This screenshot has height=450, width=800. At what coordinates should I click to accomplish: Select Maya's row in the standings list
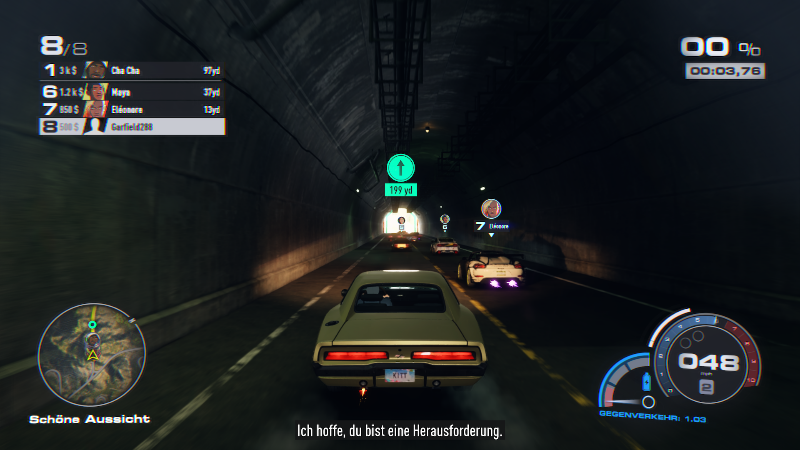pyautogui.click(x=132, y=90)
